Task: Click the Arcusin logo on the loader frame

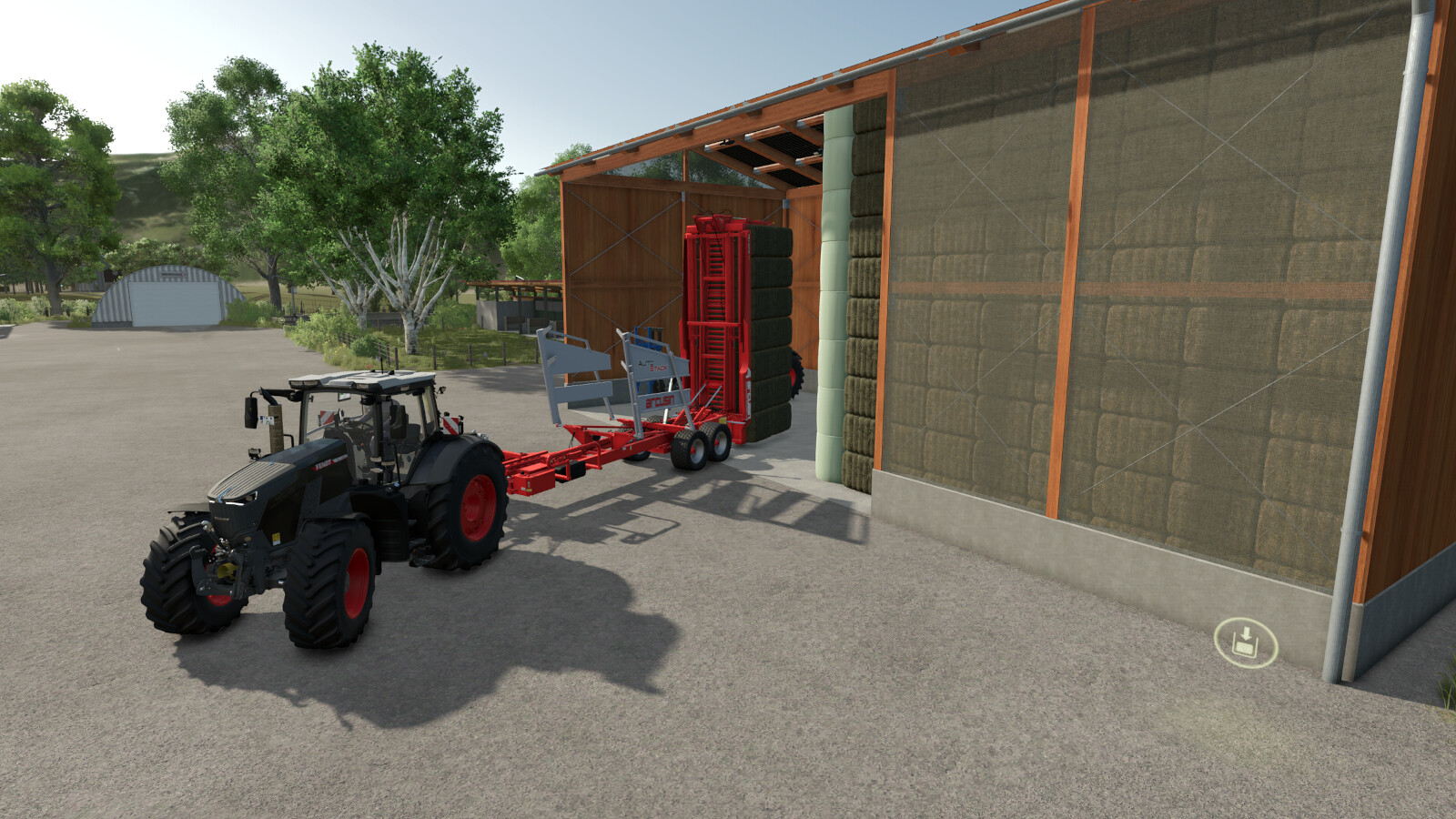Action: point(661,400)
